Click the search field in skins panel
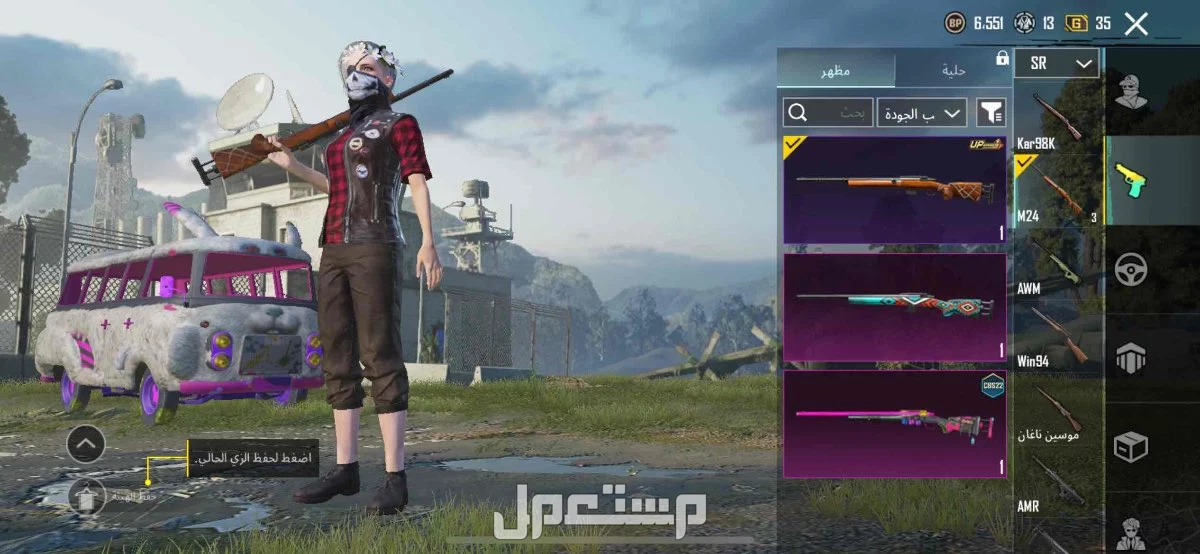Image resolution: width=1200 pixels, height=554 pixels. pos(827,112)
